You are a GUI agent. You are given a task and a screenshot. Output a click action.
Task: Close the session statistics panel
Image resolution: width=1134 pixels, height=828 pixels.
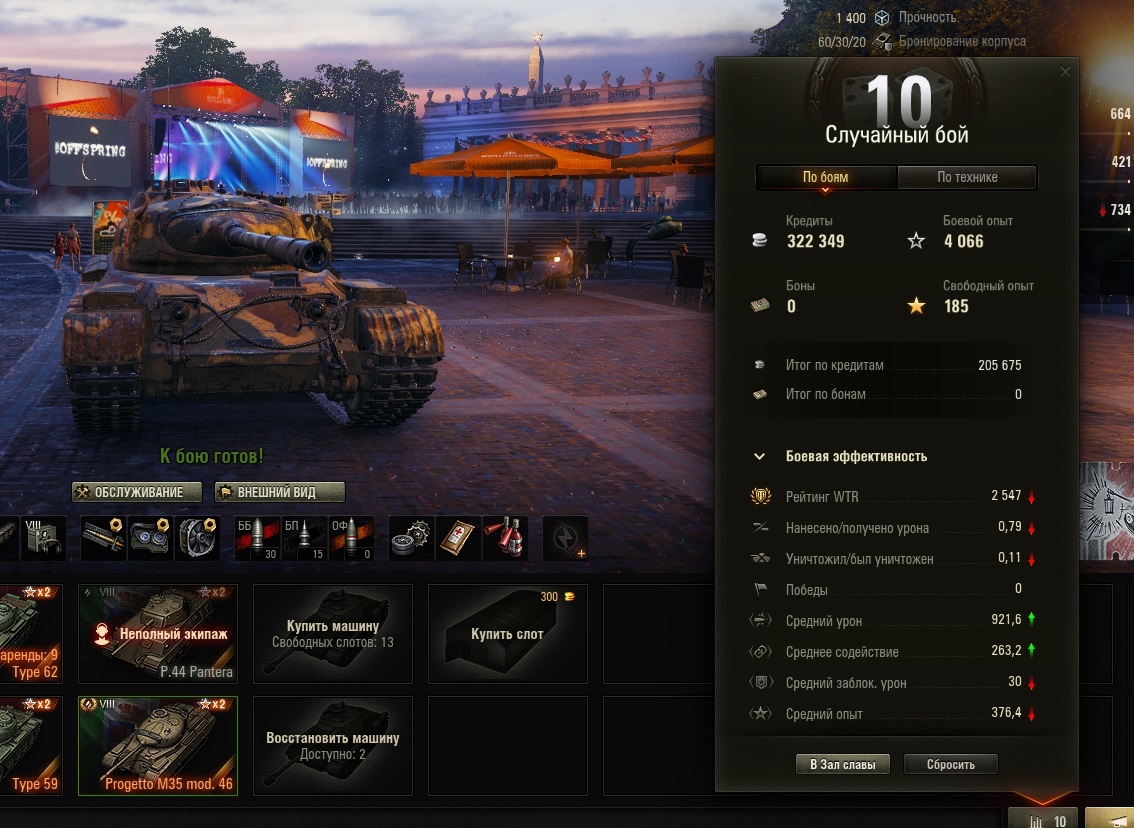point(1065,72)
